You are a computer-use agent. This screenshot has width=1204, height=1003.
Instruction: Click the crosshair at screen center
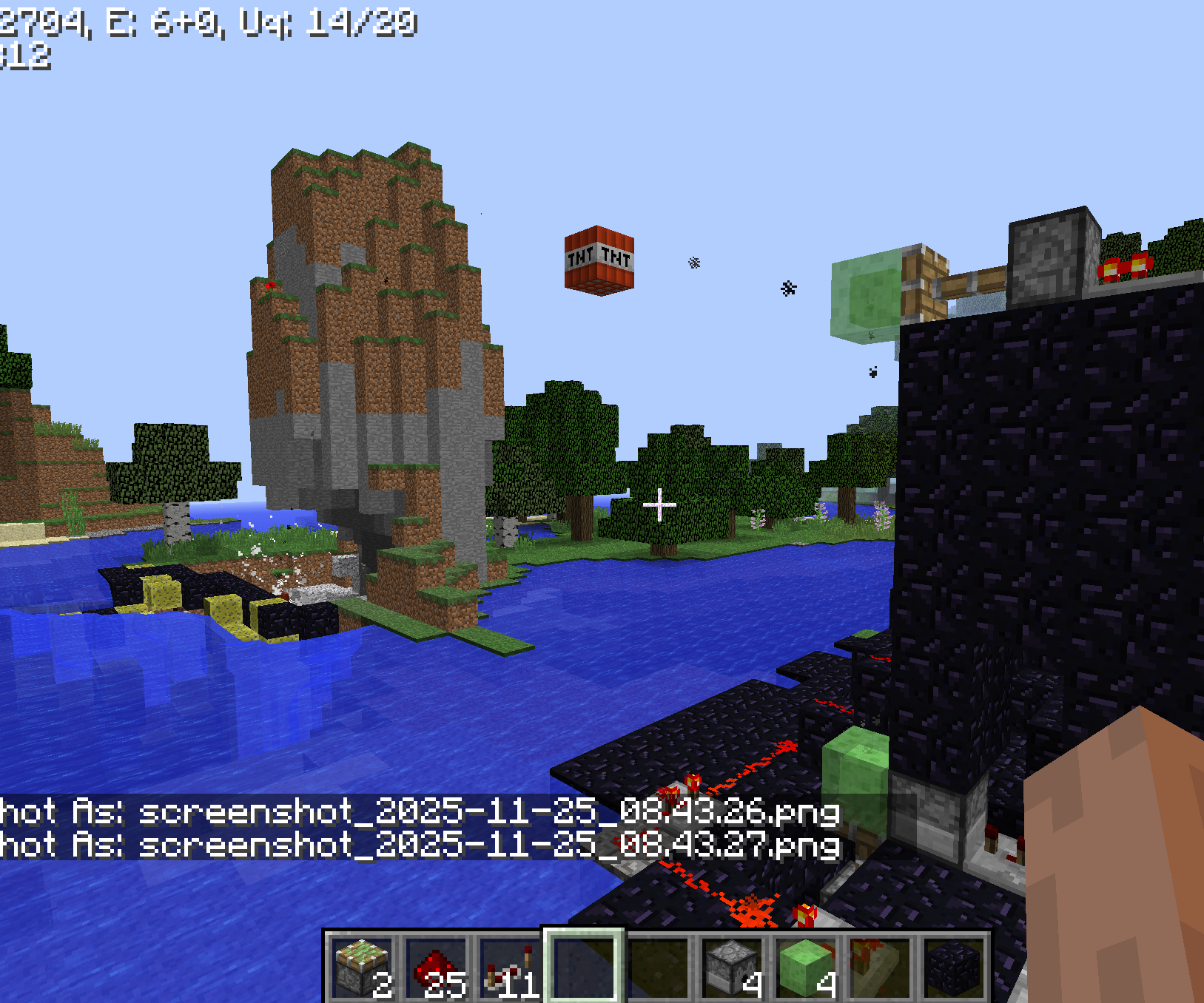tap(661, 503)
